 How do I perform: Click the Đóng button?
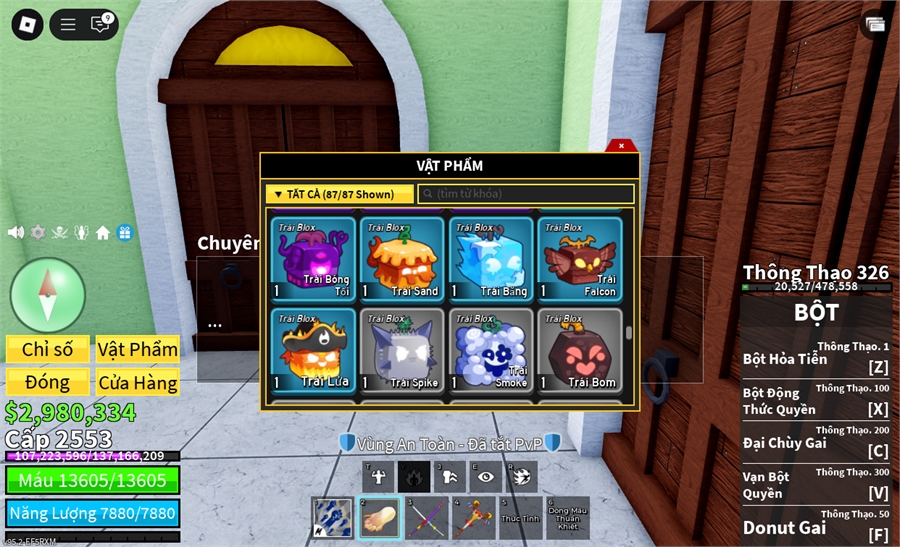(48, 382)
